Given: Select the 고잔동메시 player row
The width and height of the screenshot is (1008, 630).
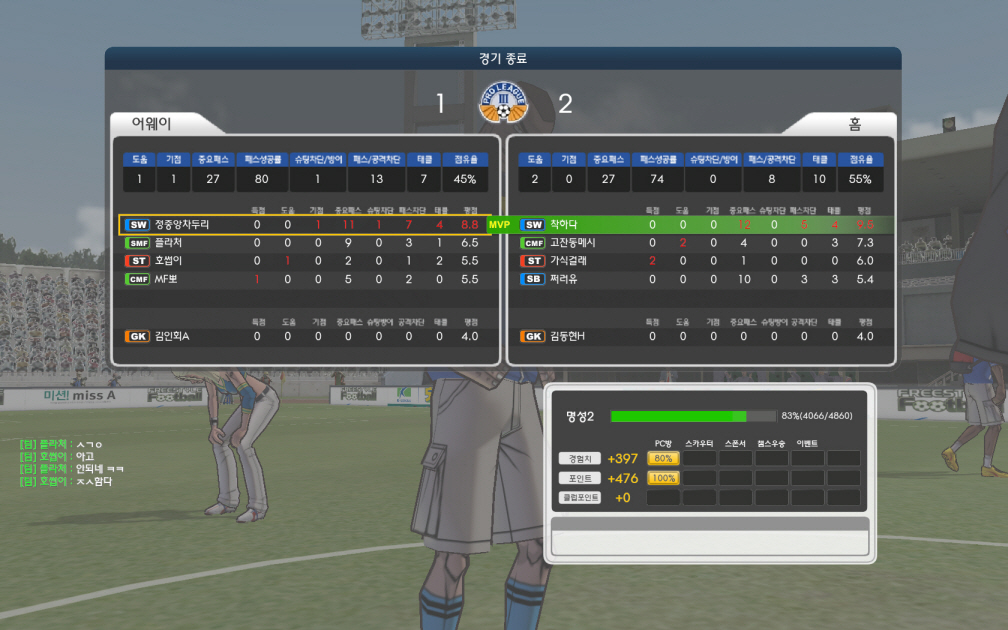Looking at the screenshot, I should coord(700,243).
